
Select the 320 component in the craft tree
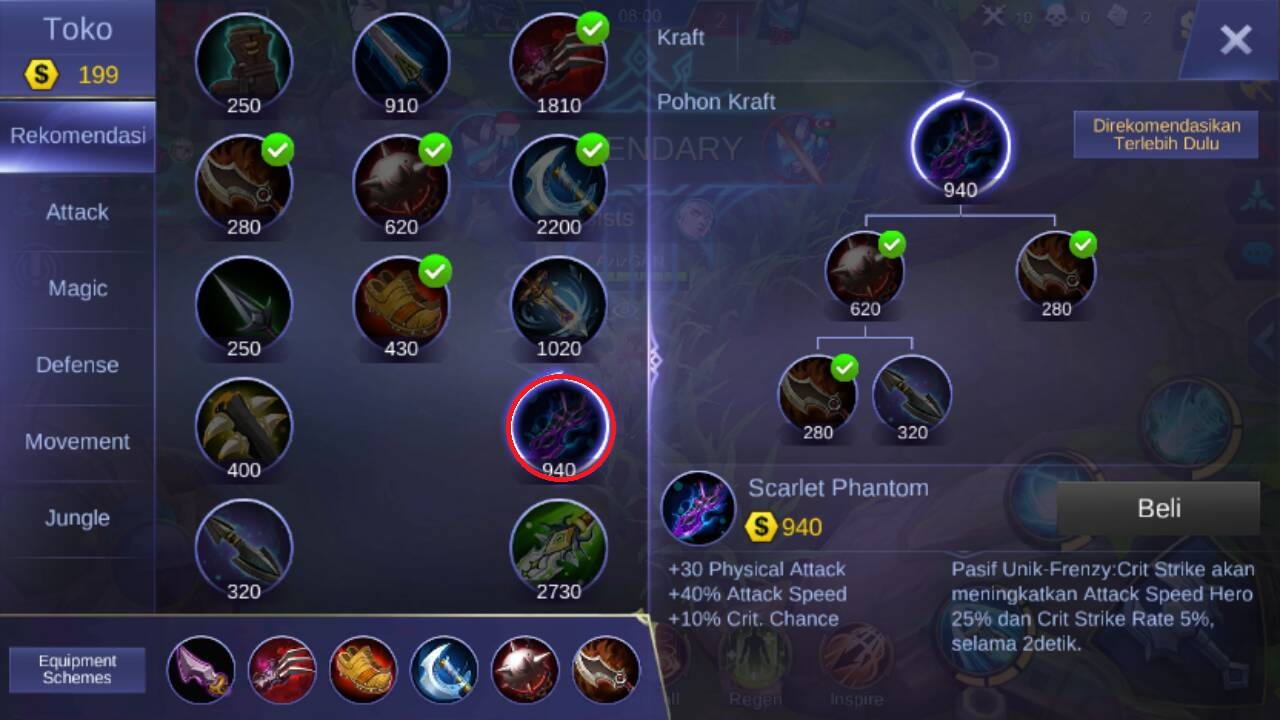coord(911,393)
